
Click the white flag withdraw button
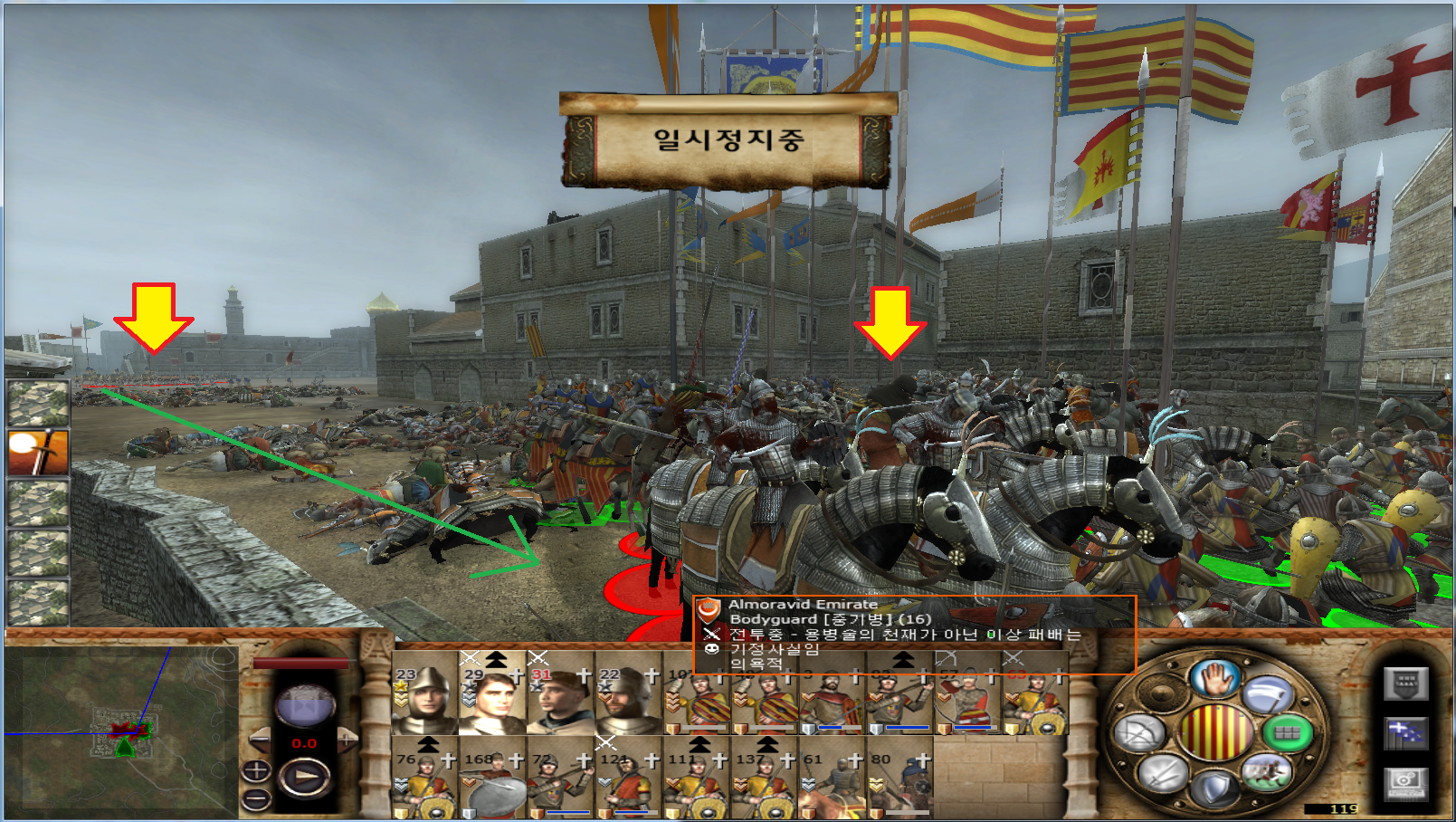coord(1267,695)
